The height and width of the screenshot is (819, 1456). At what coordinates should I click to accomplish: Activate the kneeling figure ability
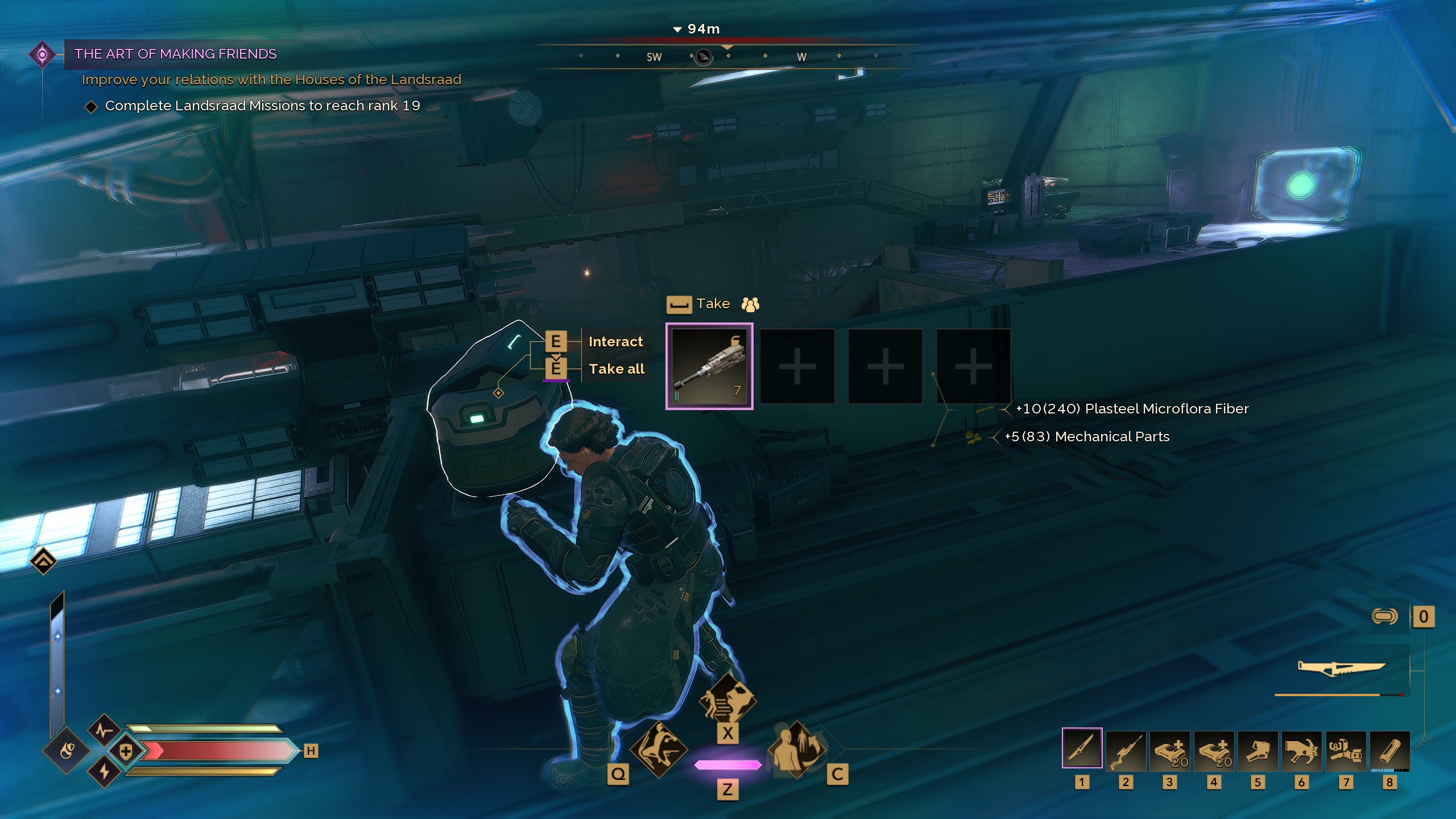[x=659, y=750]
